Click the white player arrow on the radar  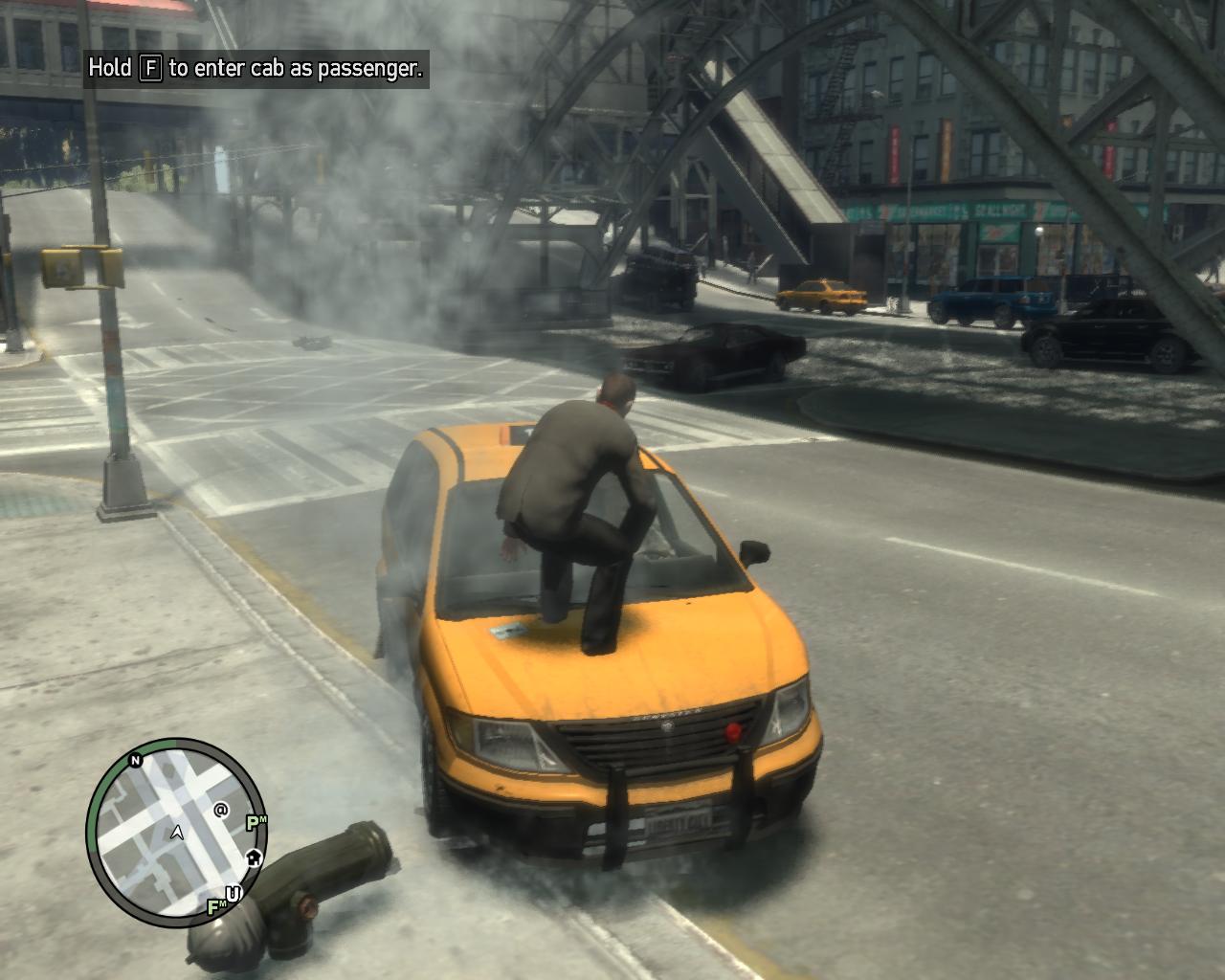coord(176,833)
